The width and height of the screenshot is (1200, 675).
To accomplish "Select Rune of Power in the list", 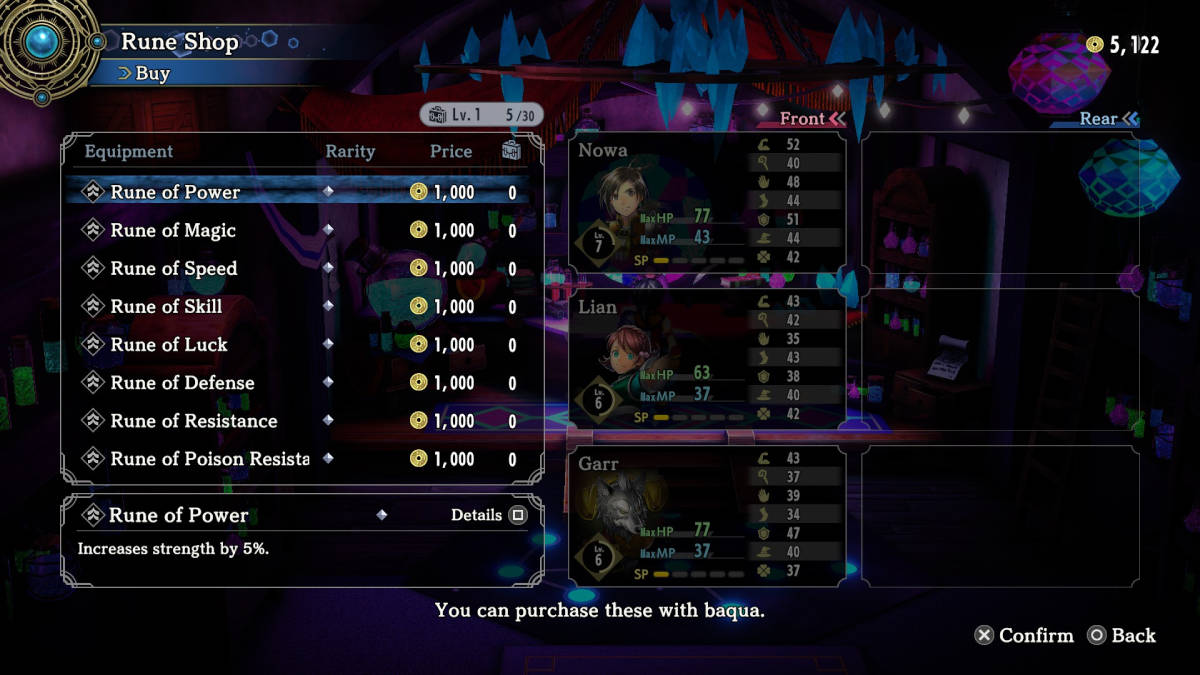I will (x=175, y=192).
